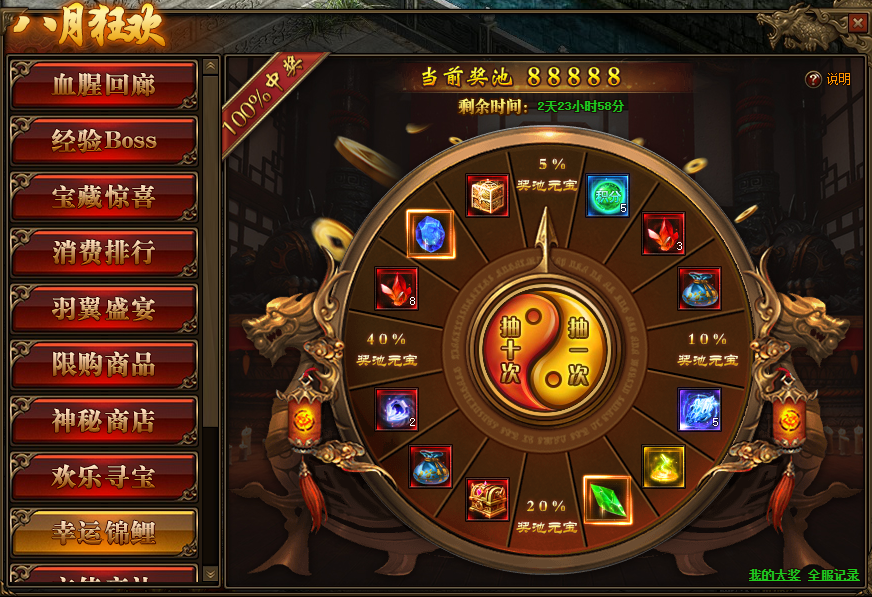Open the 说明 help explanation
The image size is (872, 597).
coord(828,79)
